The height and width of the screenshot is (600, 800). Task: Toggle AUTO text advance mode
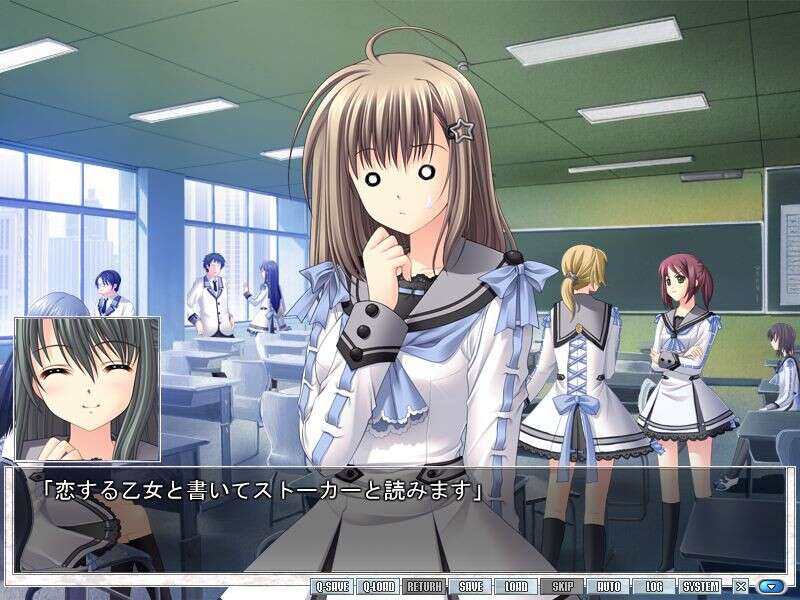pyautogui.click(x=609, y=587)
